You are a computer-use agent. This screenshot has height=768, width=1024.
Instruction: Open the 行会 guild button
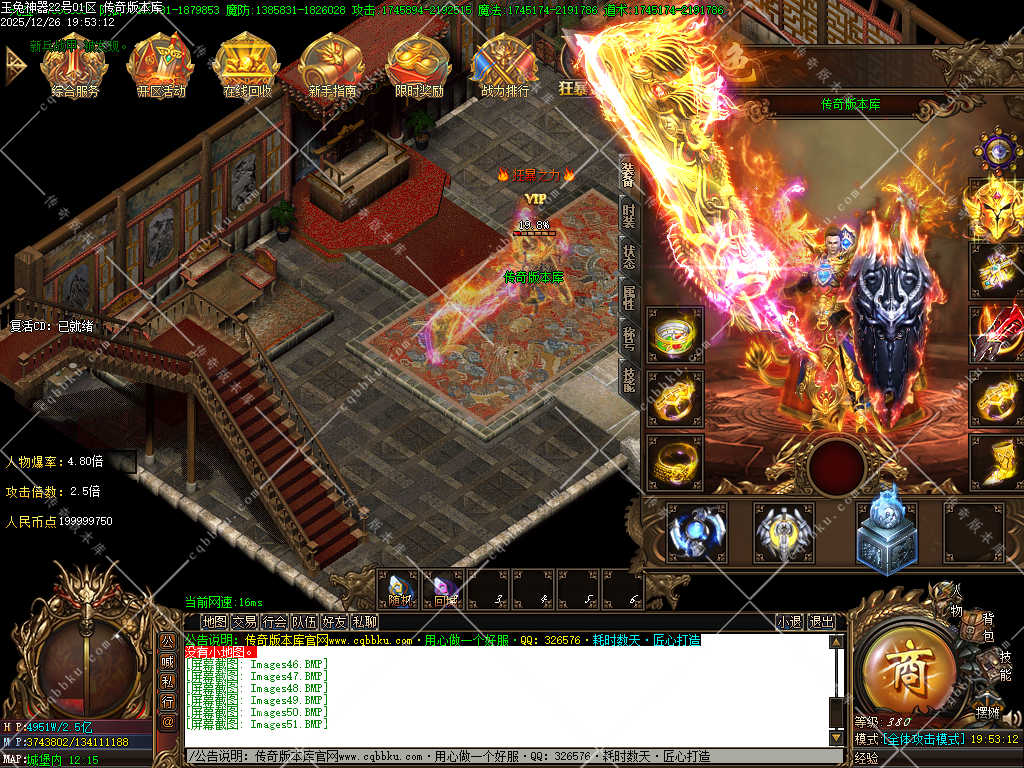pyautogui.click(x=275, y=621)
